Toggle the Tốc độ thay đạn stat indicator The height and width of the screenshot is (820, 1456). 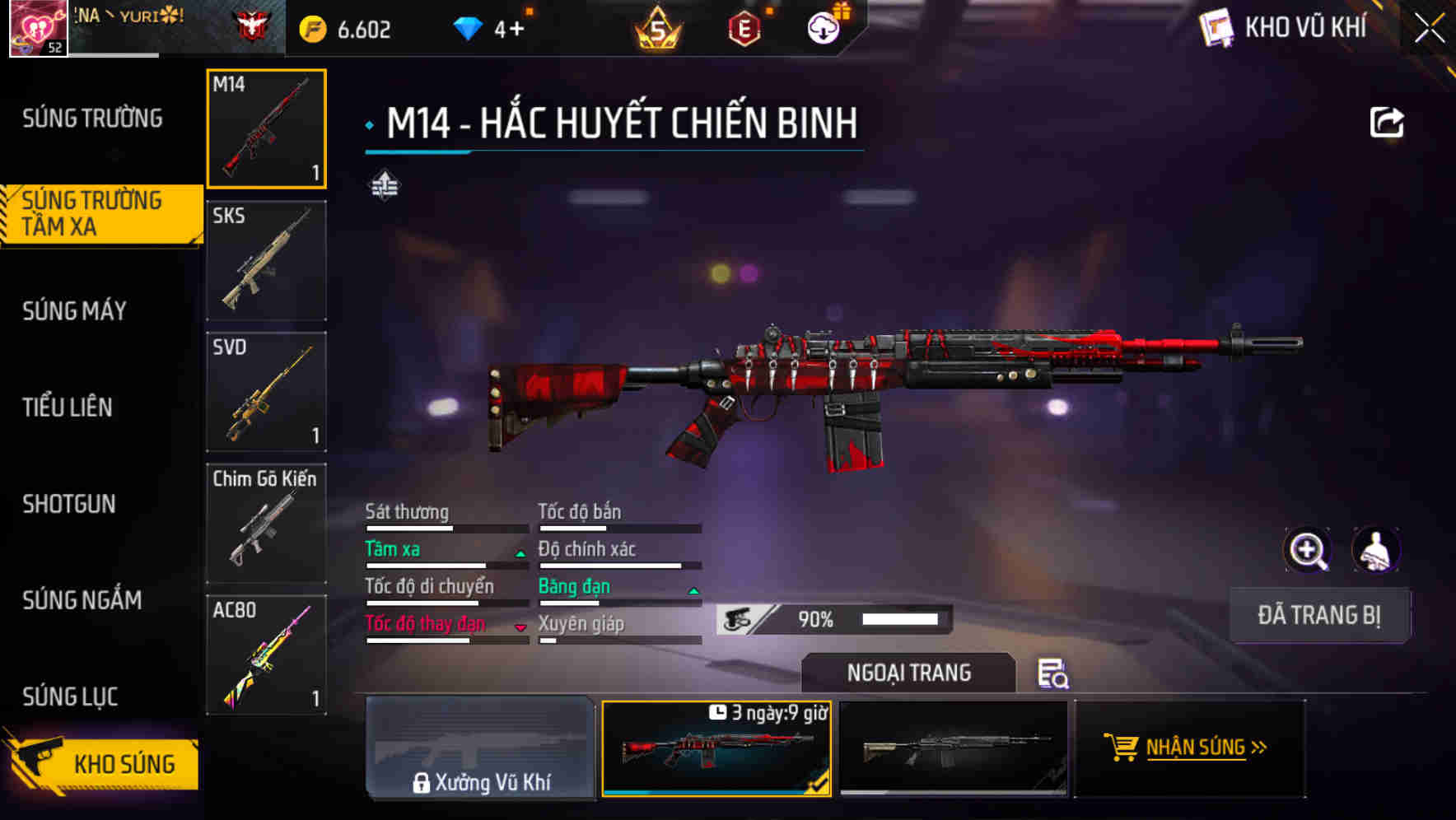(x=520, y=626)
